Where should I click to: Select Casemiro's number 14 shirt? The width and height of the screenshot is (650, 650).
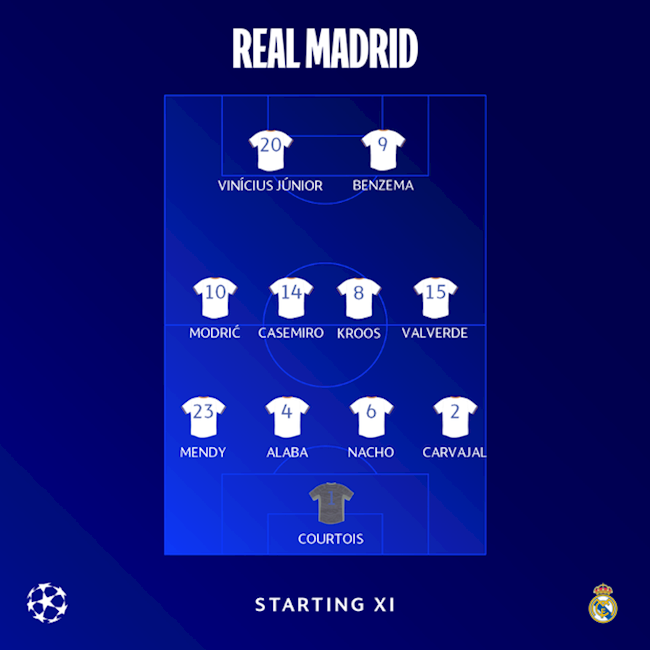pos(291,298)
